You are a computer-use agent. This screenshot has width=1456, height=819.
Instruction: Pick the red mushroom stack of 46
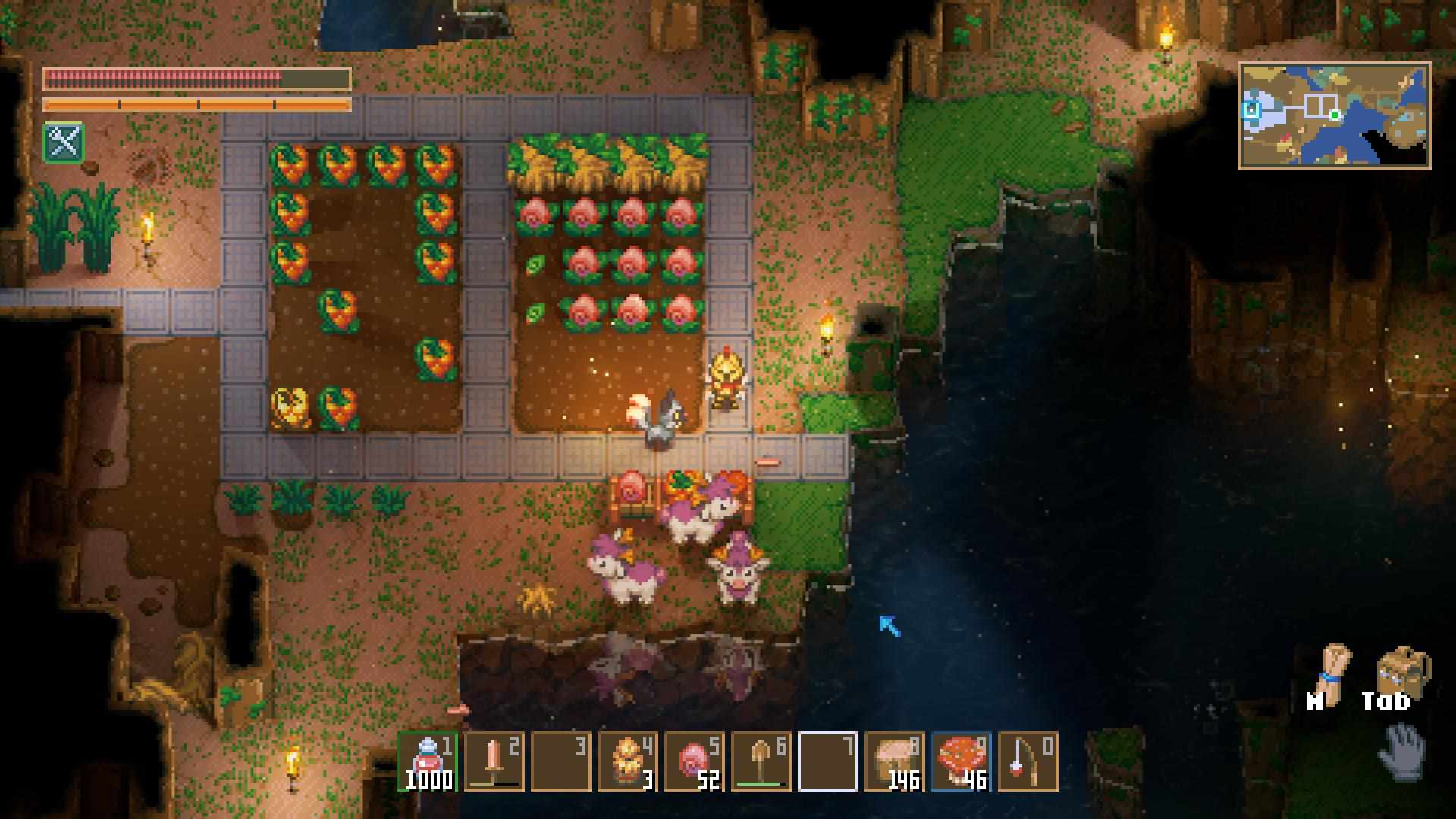tap(961, 761)
